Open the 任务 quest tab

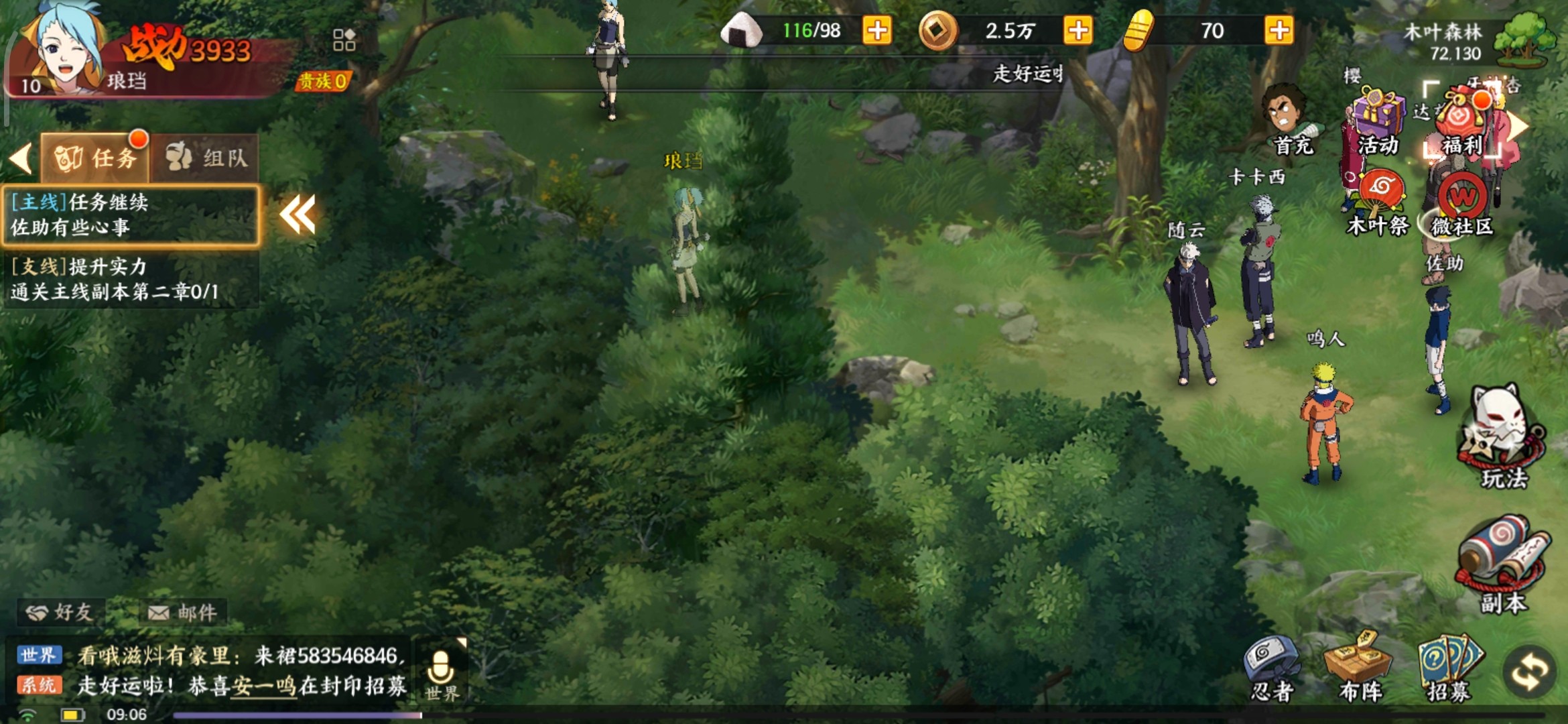tap(96, 158)
